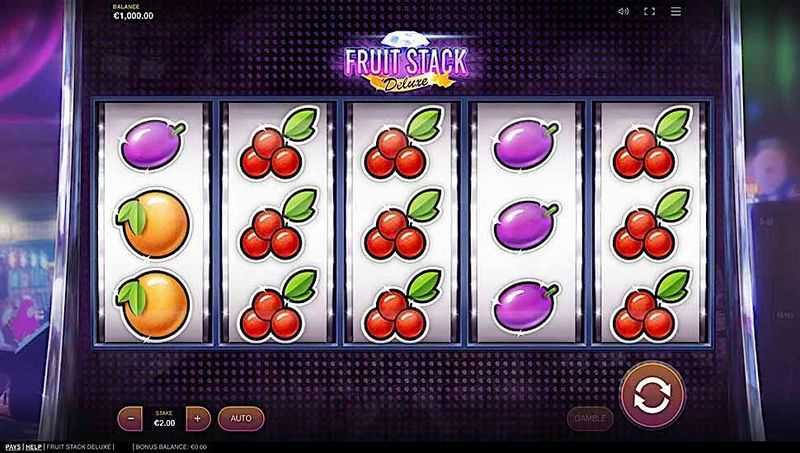The image size is (800, 453).
Task: Increase the stake with the plus button
Action: click(198, 417)
